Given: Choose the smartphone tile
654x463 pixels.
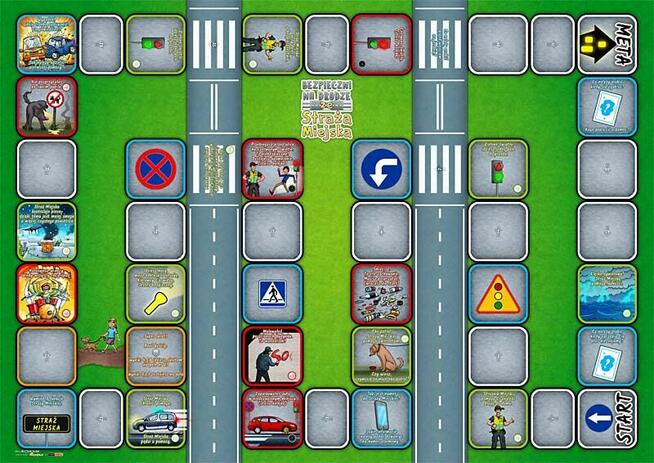Looking at the screenshot, I should pyautogui.click(x=381, y=418).
